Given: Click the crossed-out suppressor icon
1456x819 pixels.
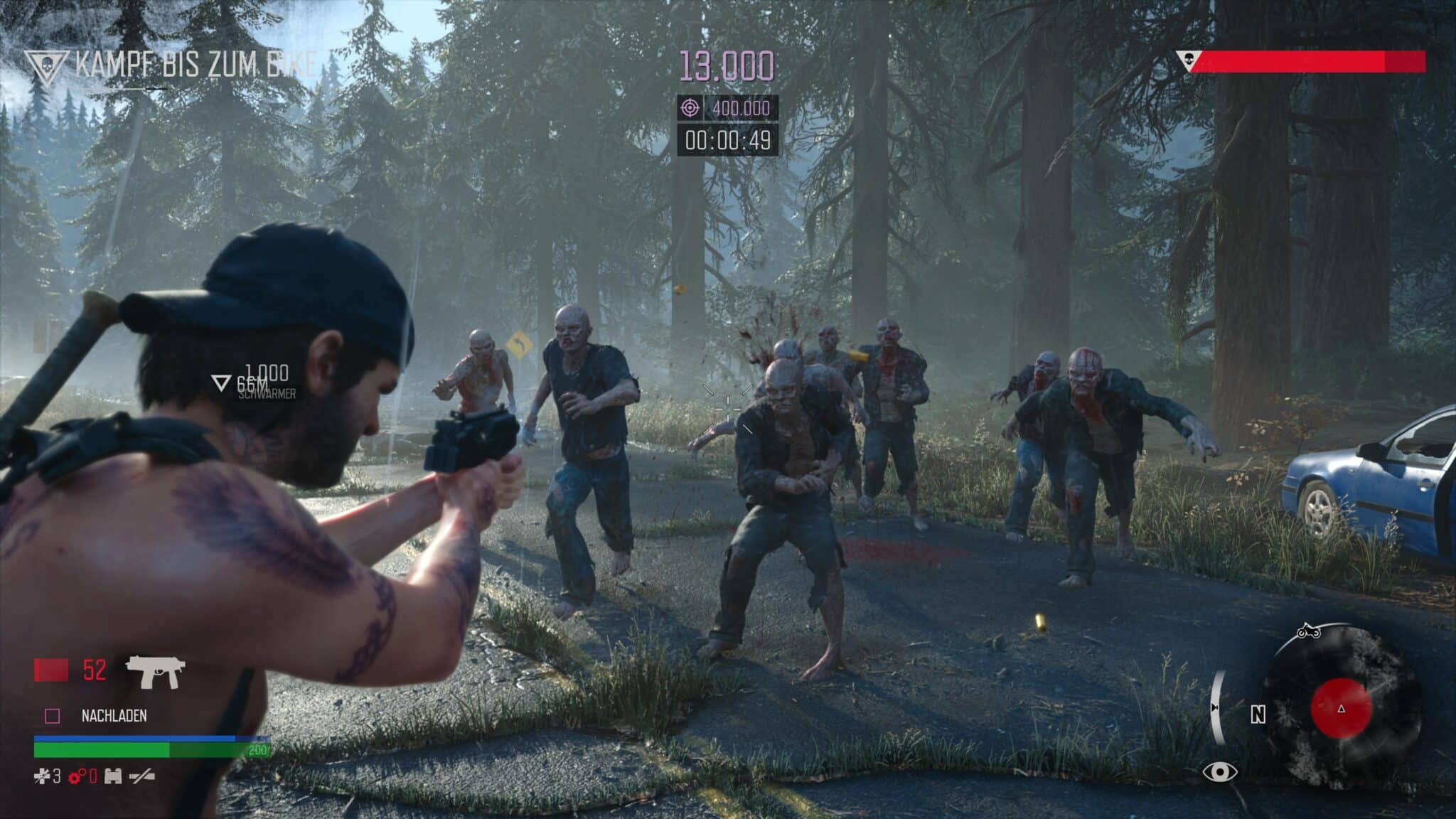Looking at the screenshot, I should tap(142, 776).
